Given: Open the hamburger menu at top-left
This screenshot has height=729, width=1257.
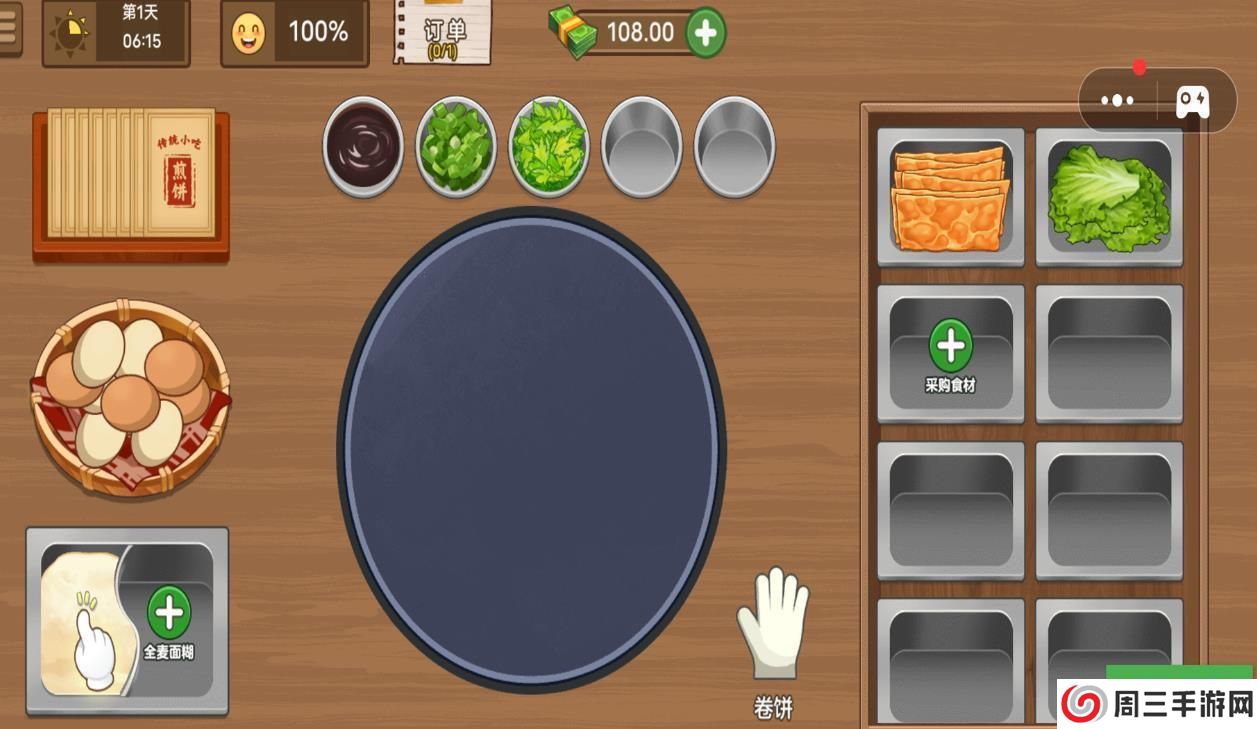Looking at the screenshot, I should 8,28.
